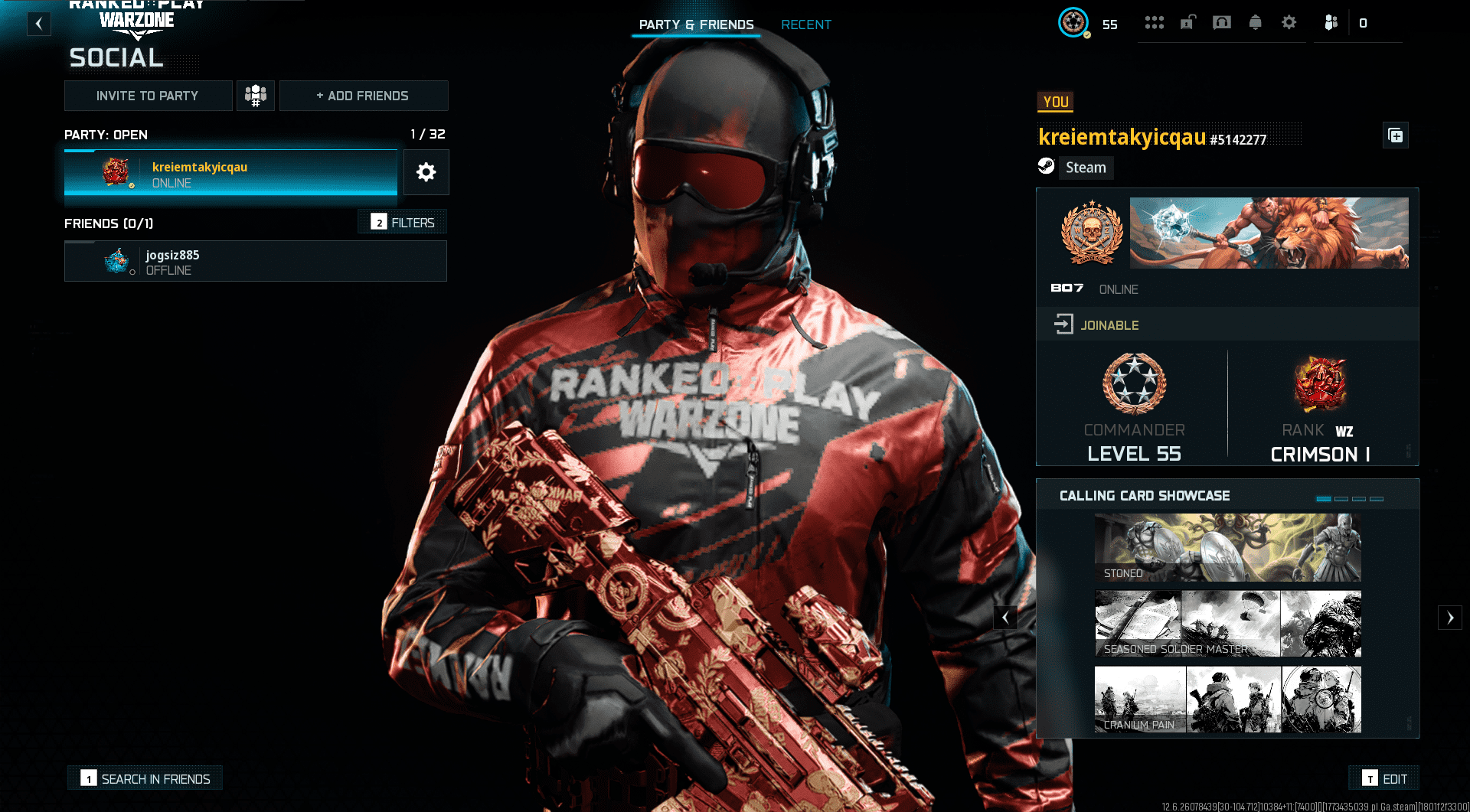
Task: Open the party code icon beside Invite
Action: [256, 95]
